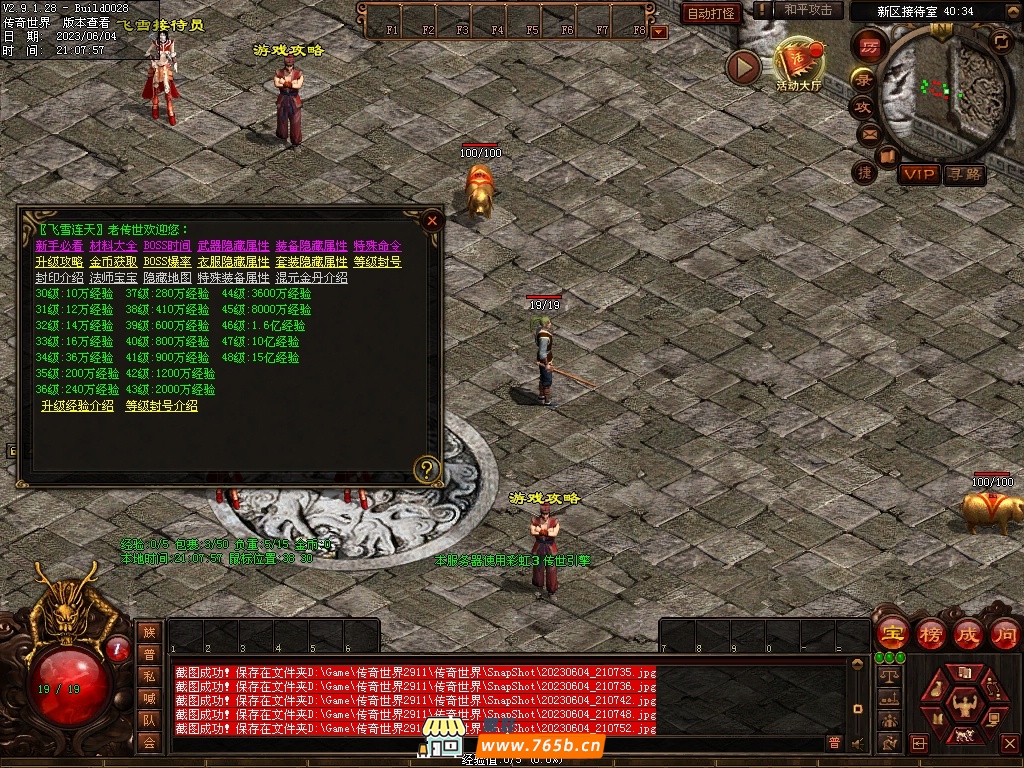Click the minimap refresh arrows button
This screenshot has width=1024, height=768.
coord(1000,40)
